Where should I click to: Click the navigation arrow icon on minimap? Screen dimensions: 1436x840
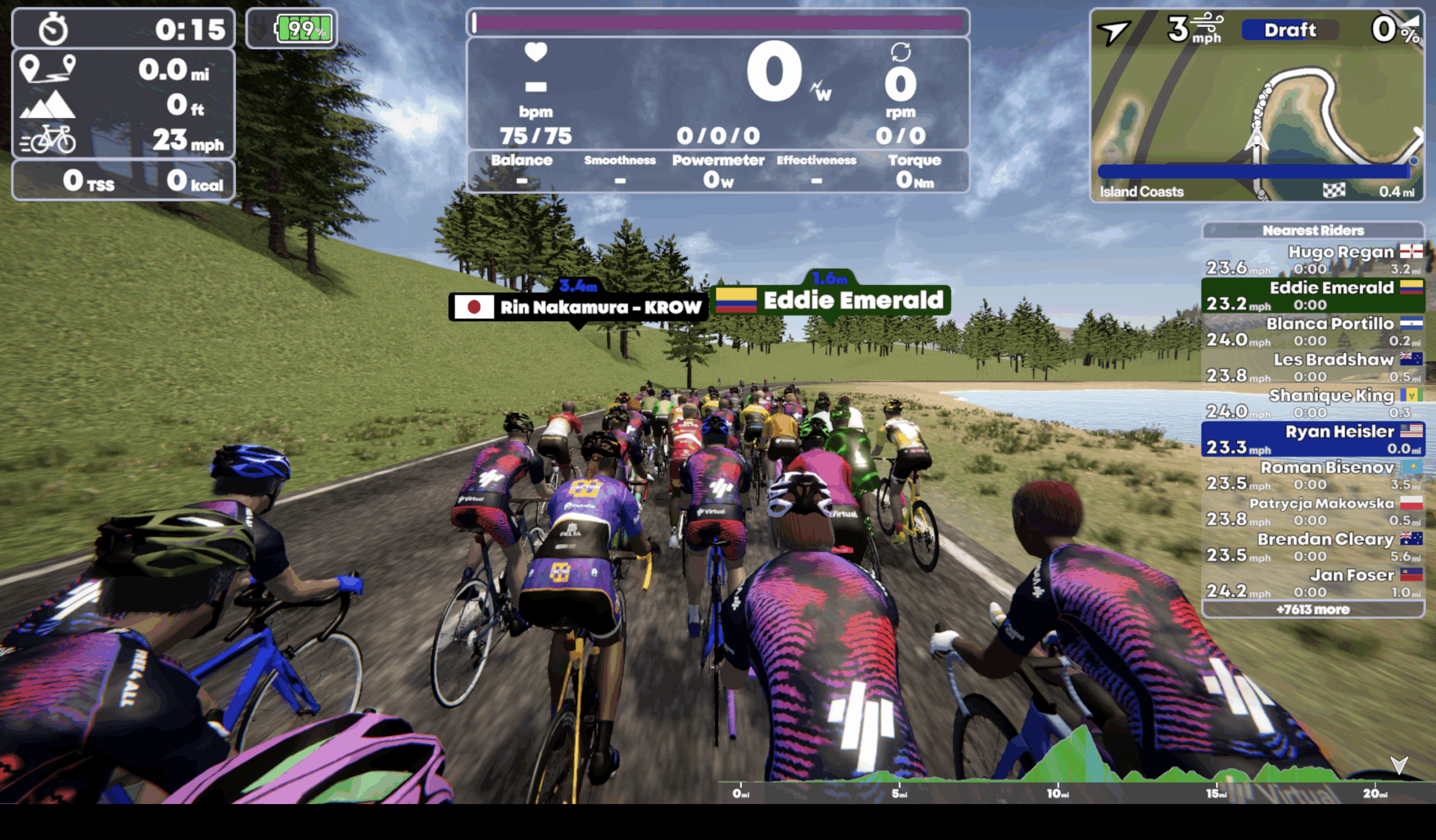(1113, 31)
